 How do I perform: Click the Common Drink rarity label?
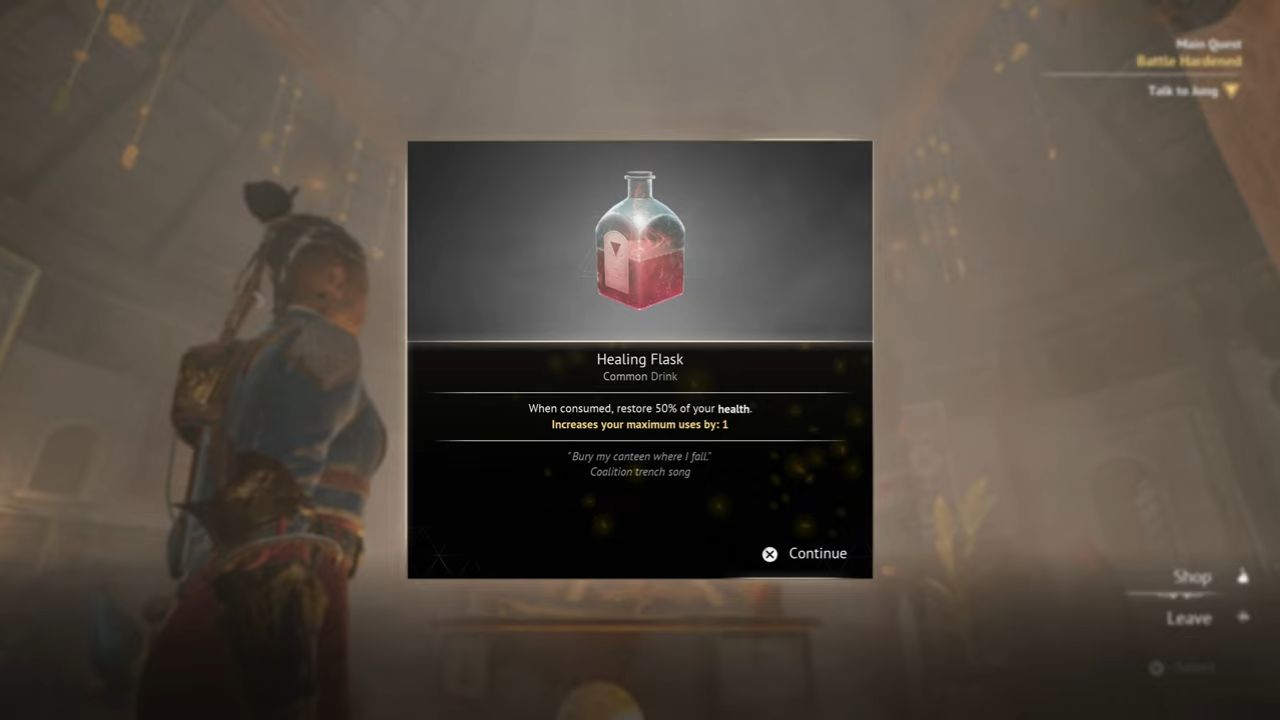pyautogui.click(x=640, y=377)
